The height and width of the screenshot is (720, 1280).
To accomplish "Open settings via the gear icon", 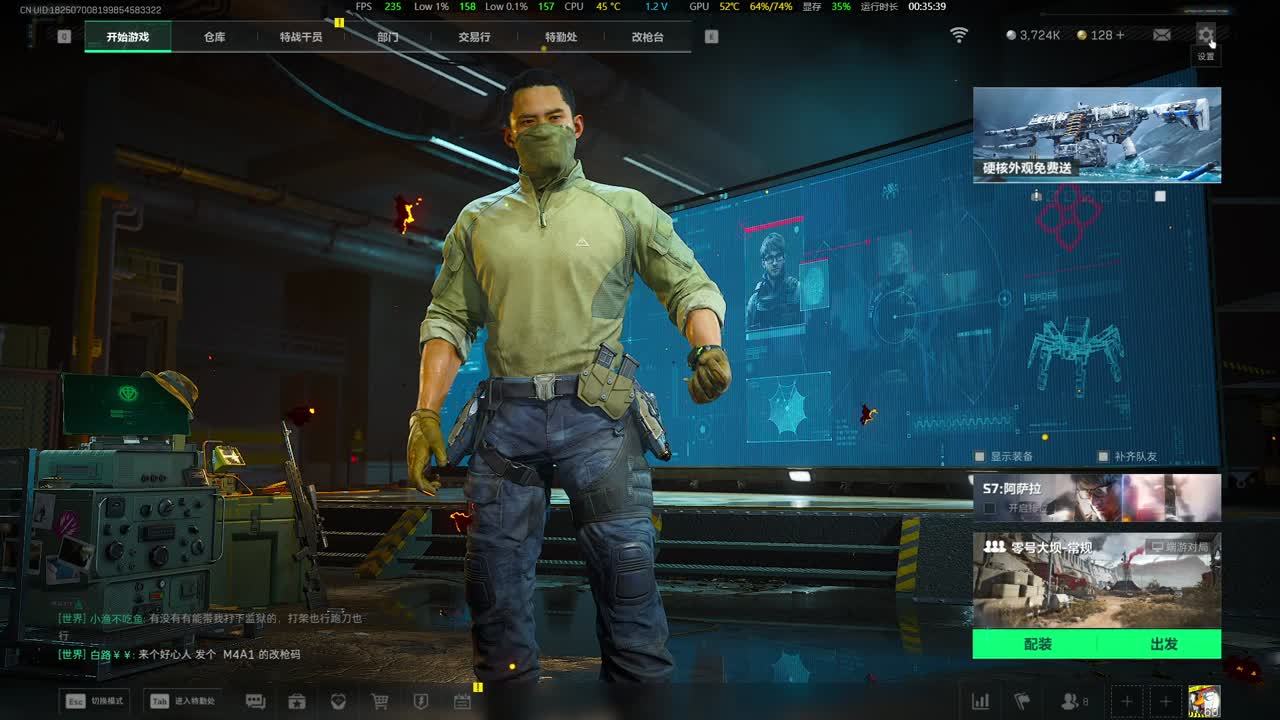I will click(1206, 35).
